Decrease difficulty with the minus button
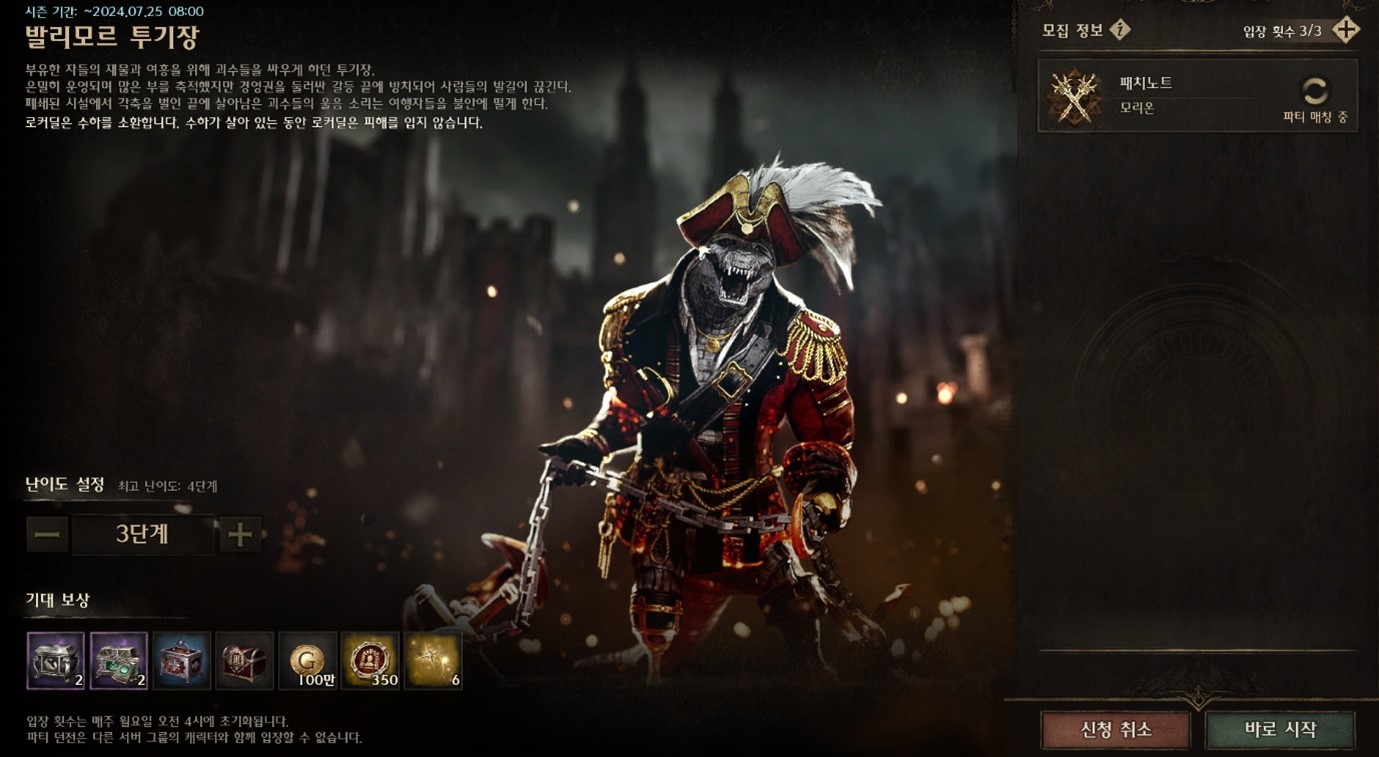1379x757 pixels. pyautogui.click(x=47, y=535)
